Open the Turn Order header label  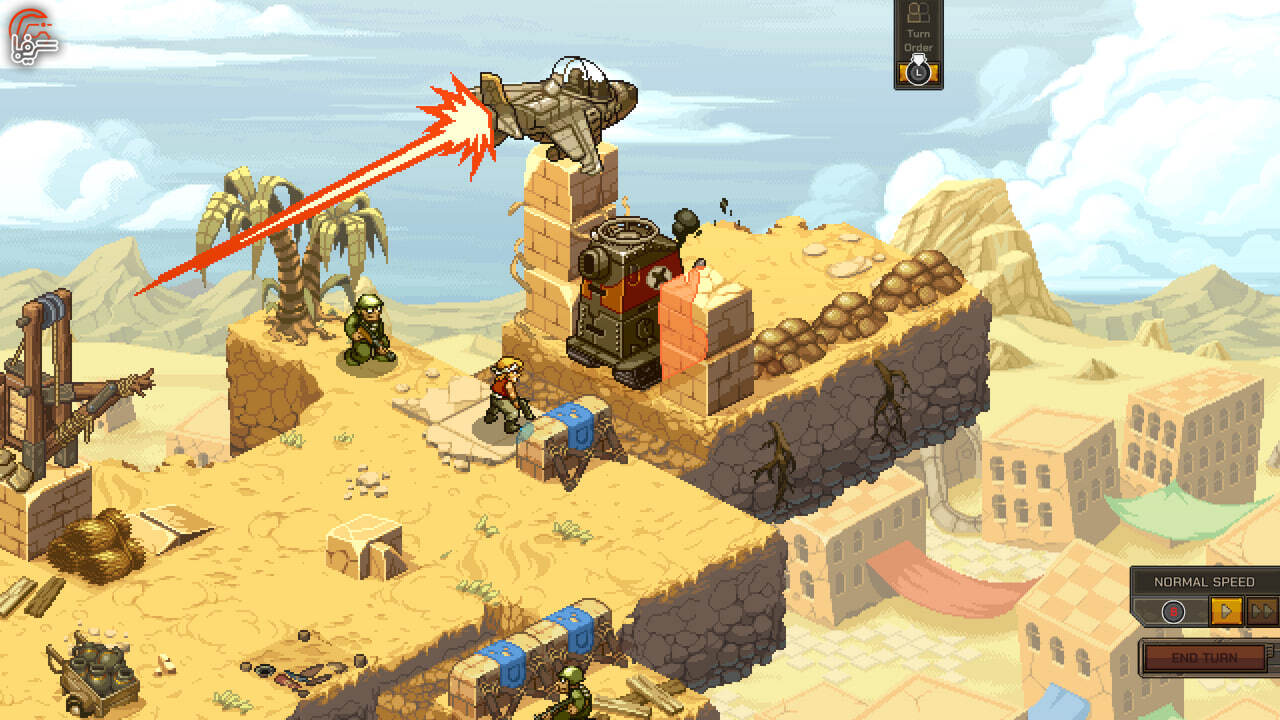click(x=918, y=38)
